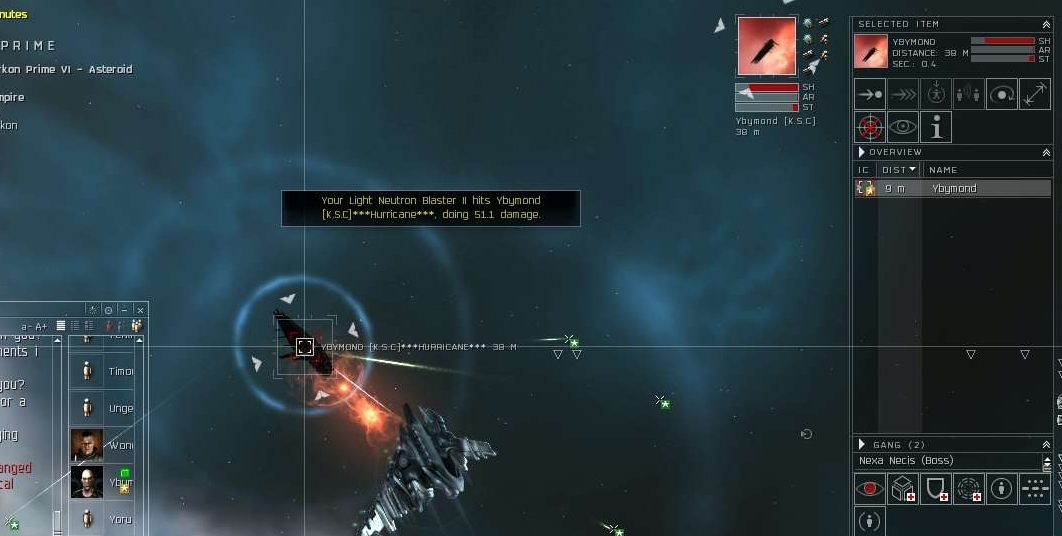Collapse the Overview panel
Image resolution: width=1062 pixels, height=536 pixels.
[x=1046, y=152]
